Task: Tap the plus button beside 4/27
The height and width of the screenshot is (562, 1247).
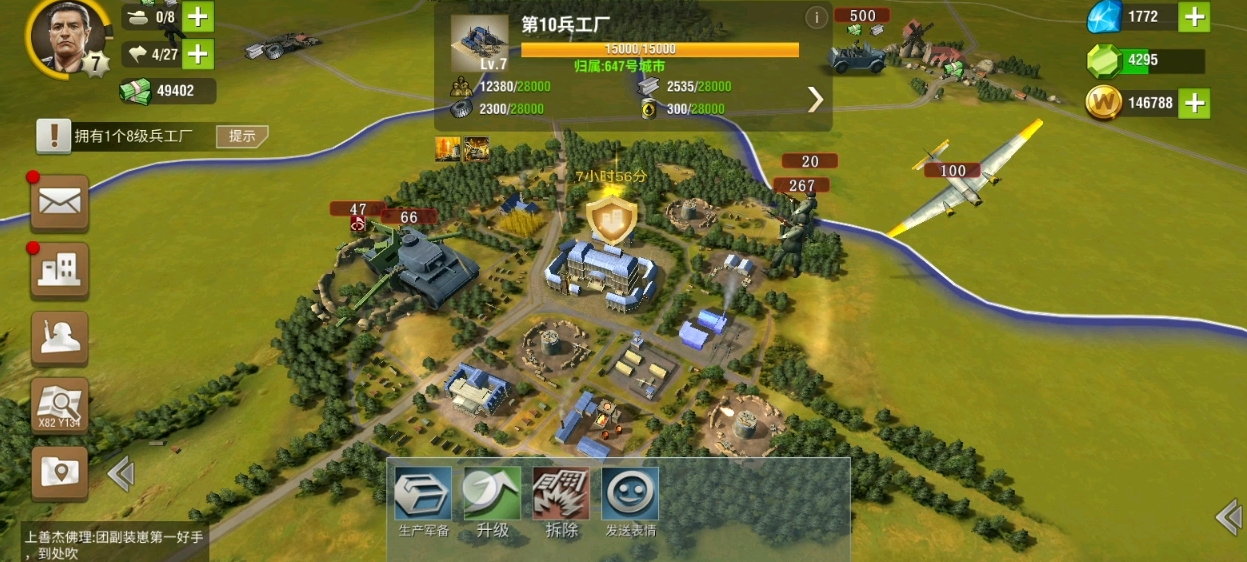Action: (198, 53)
